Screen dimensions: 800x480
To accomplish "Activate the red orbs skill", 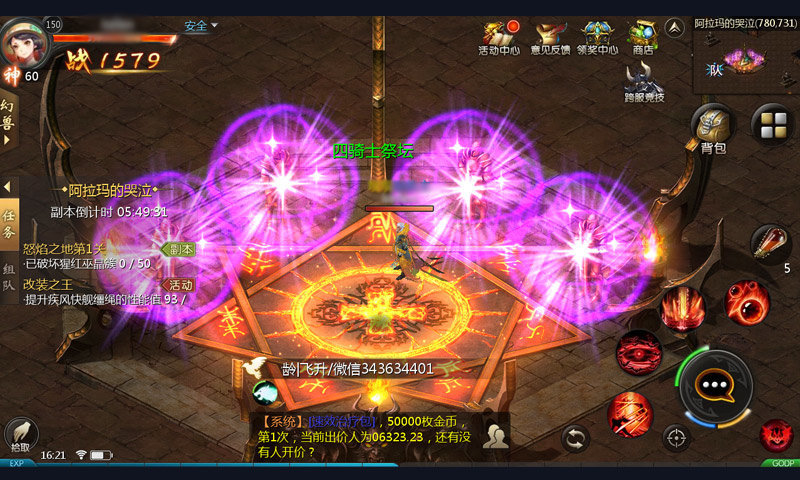I will (746, 303).
